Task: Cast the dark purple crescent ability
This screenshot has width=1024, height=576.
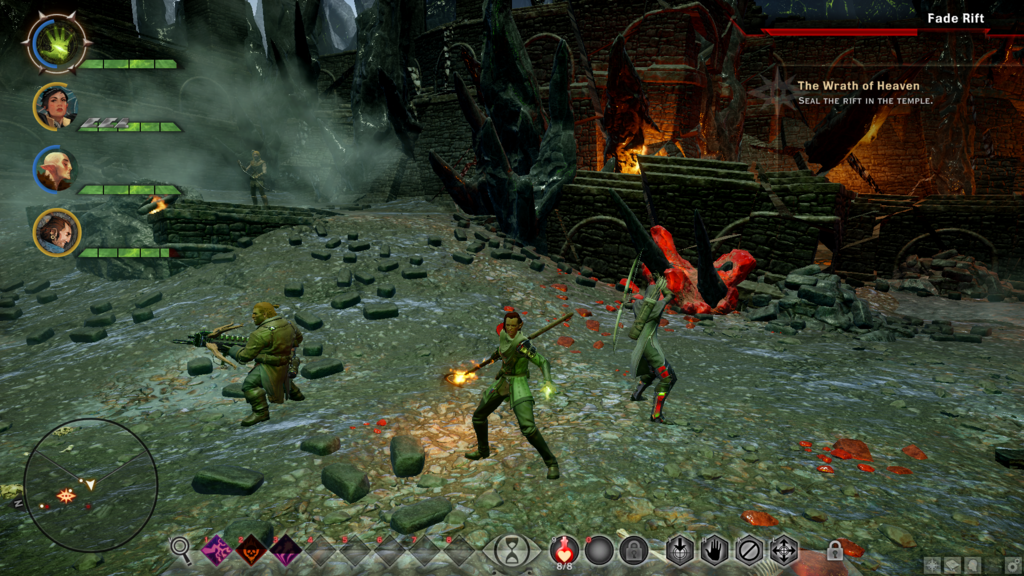Action: (285, 550)
